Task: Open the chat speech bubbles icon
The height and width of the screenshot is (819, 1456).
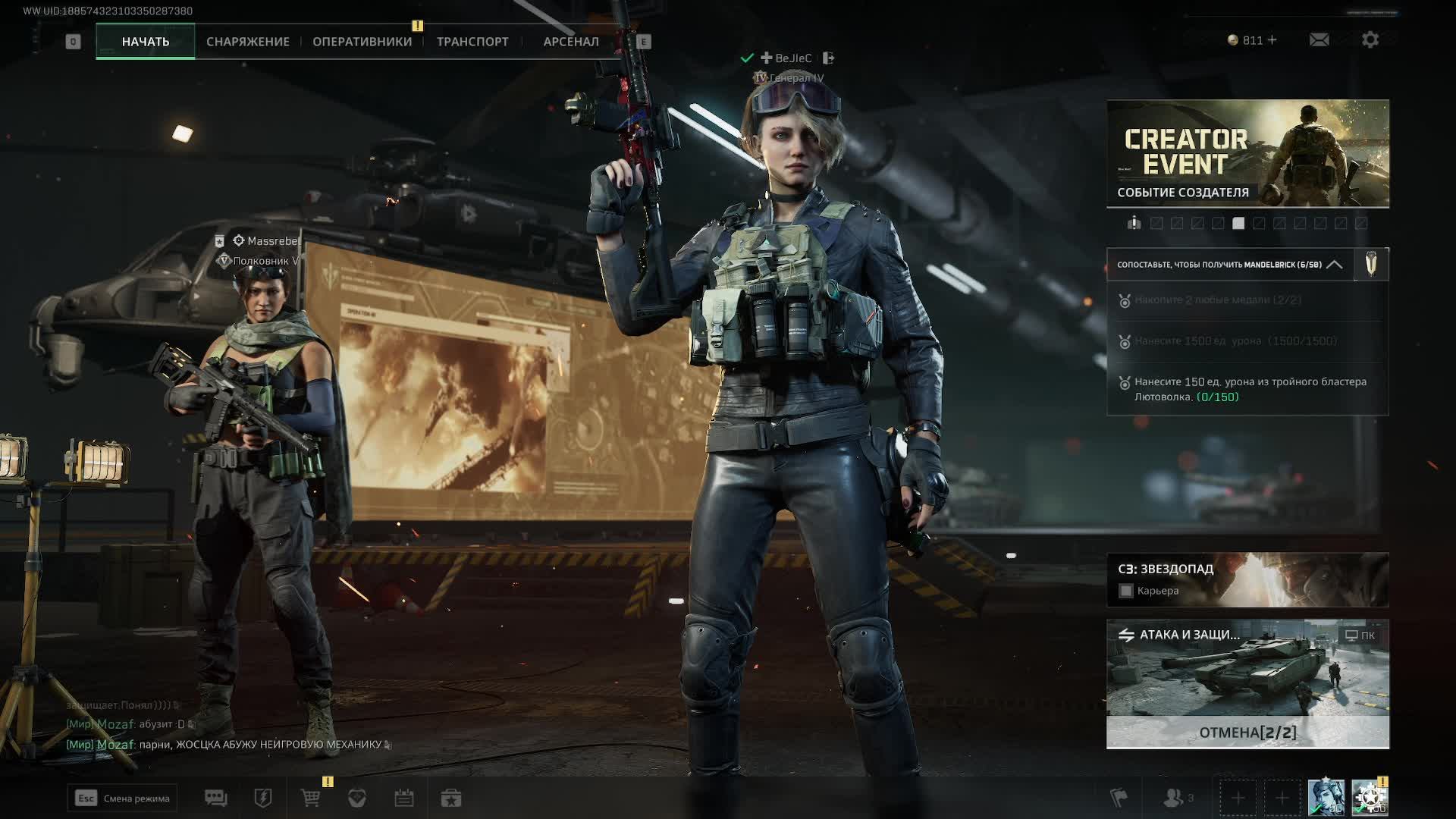Action: (x=216, y=798)
